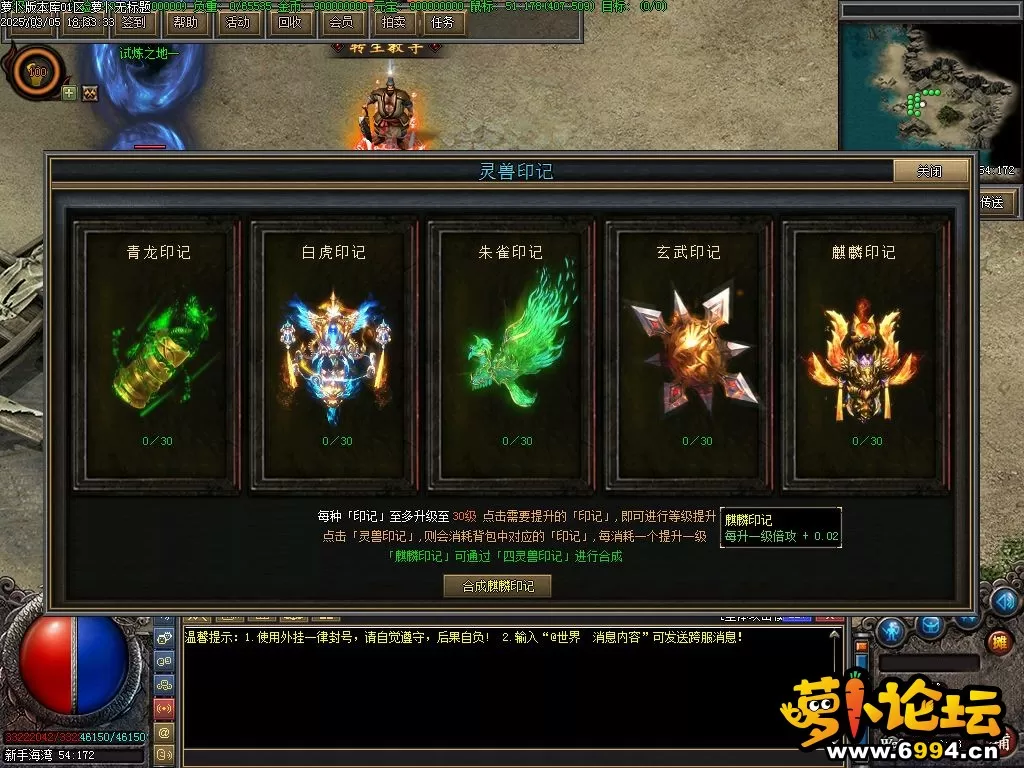Open the 任务 quest menu
This screenshot has height=768, width=1024.
point(443,22)
